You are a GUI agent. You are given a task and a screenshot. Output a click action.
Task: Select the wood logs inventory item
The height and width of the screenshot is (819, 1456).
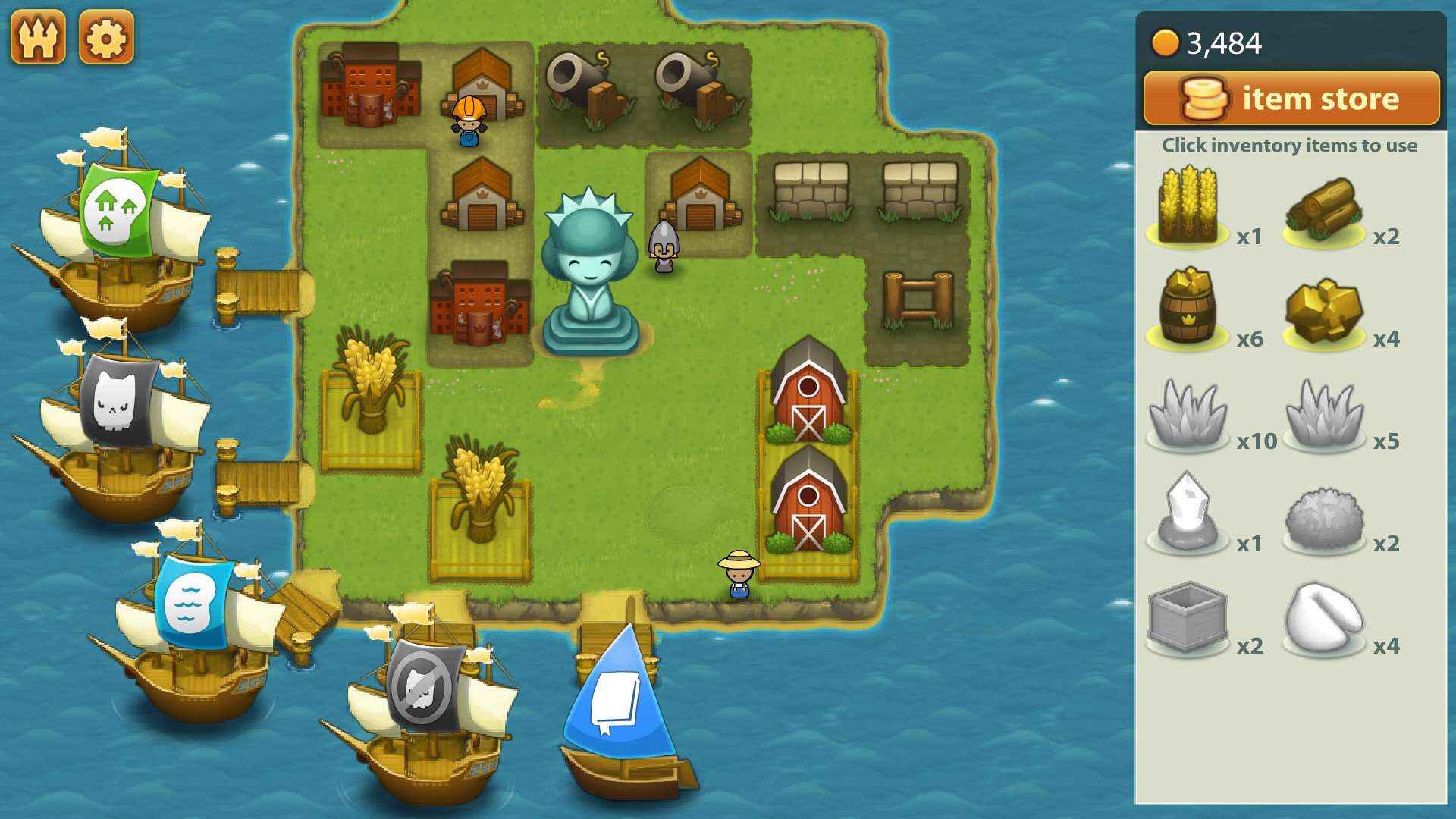[x=1323, y=210]
